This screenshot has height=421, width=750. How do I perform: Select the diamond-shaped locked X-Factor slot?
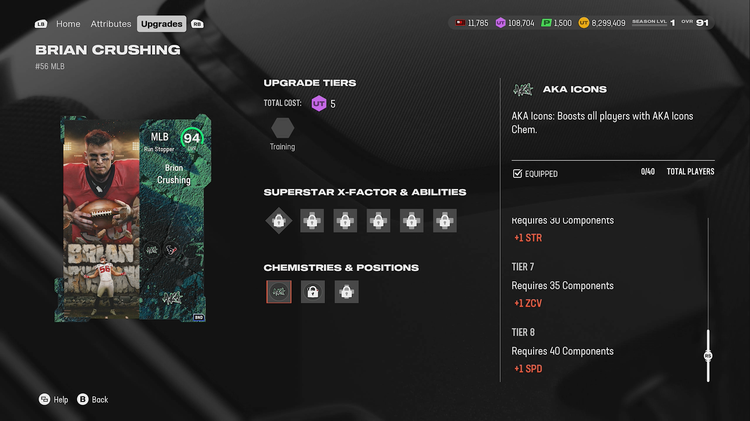coord(279,221)
